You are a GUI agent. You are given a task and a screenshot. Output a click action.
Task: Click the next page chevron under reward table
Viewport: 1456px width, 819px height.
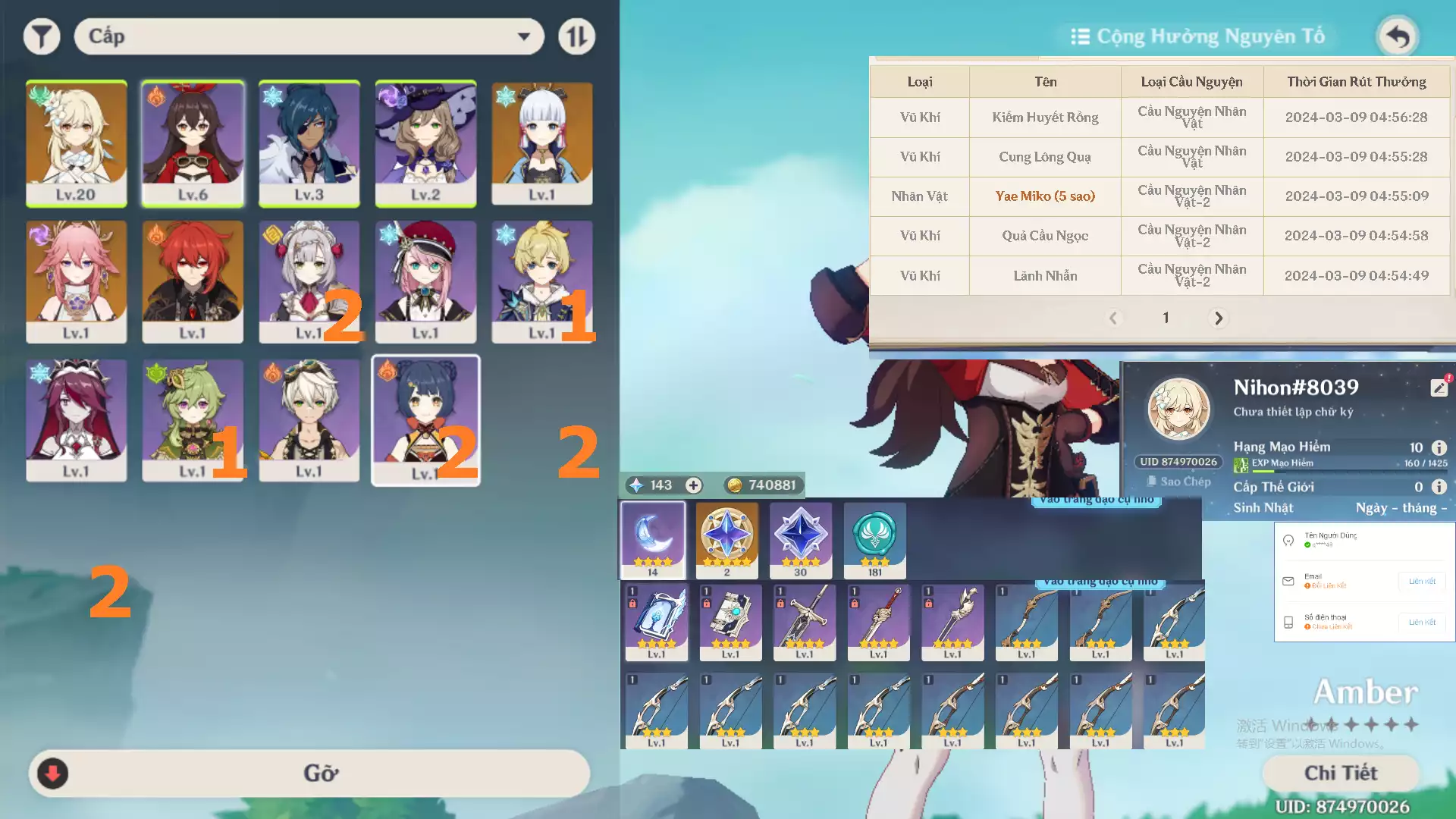1218,318
